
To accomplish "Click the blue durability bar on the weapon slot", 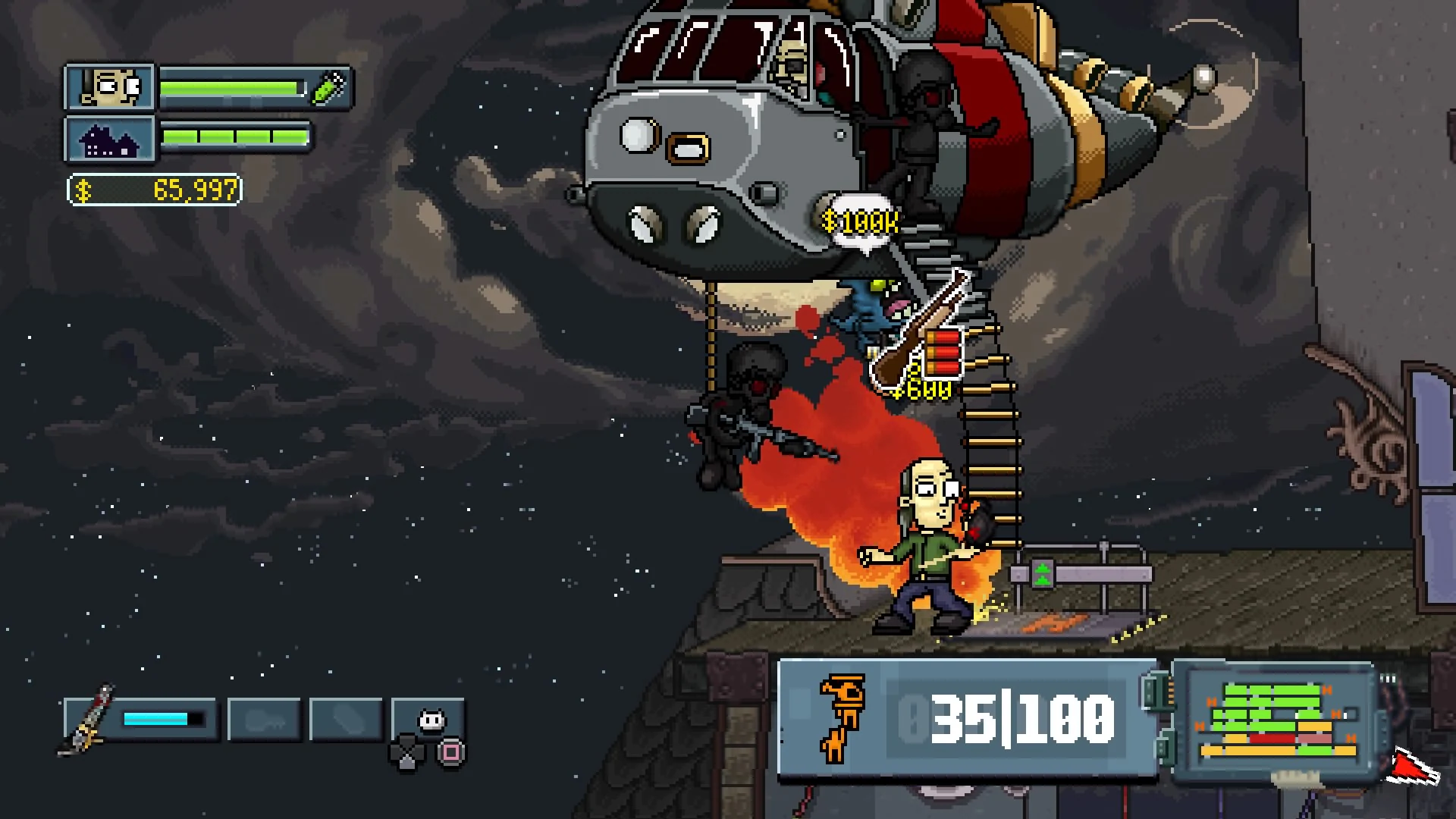I will click(x=155, y=718).
